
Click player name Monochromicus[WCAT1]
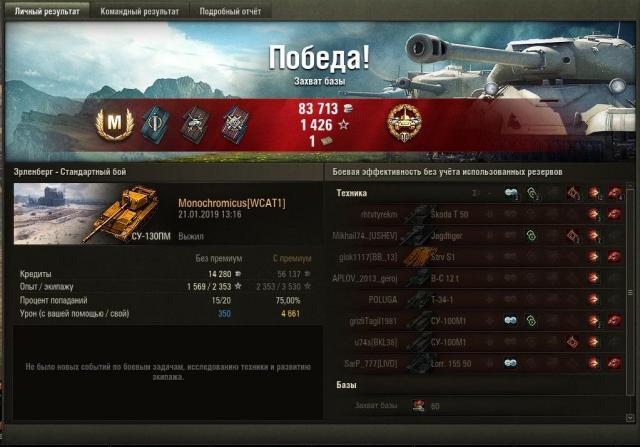(231, 203)
